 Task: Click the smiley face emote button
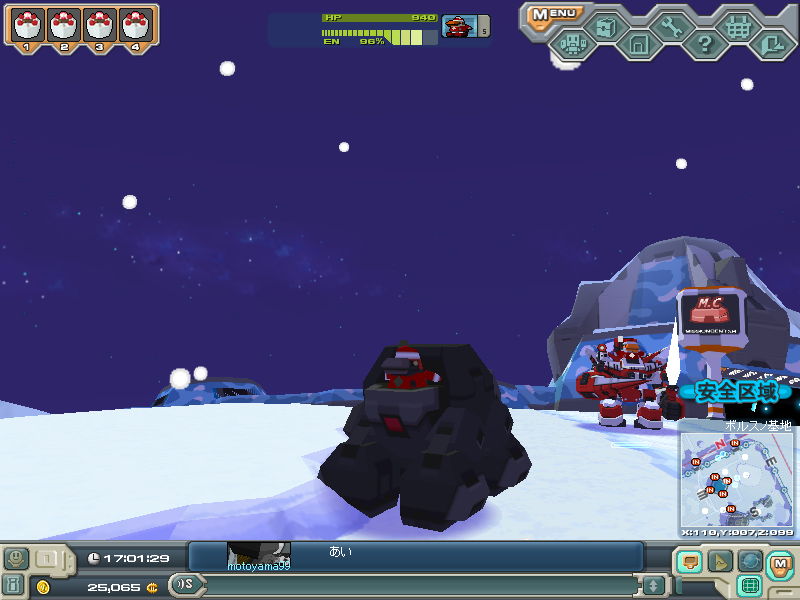[x=16, y=558]
